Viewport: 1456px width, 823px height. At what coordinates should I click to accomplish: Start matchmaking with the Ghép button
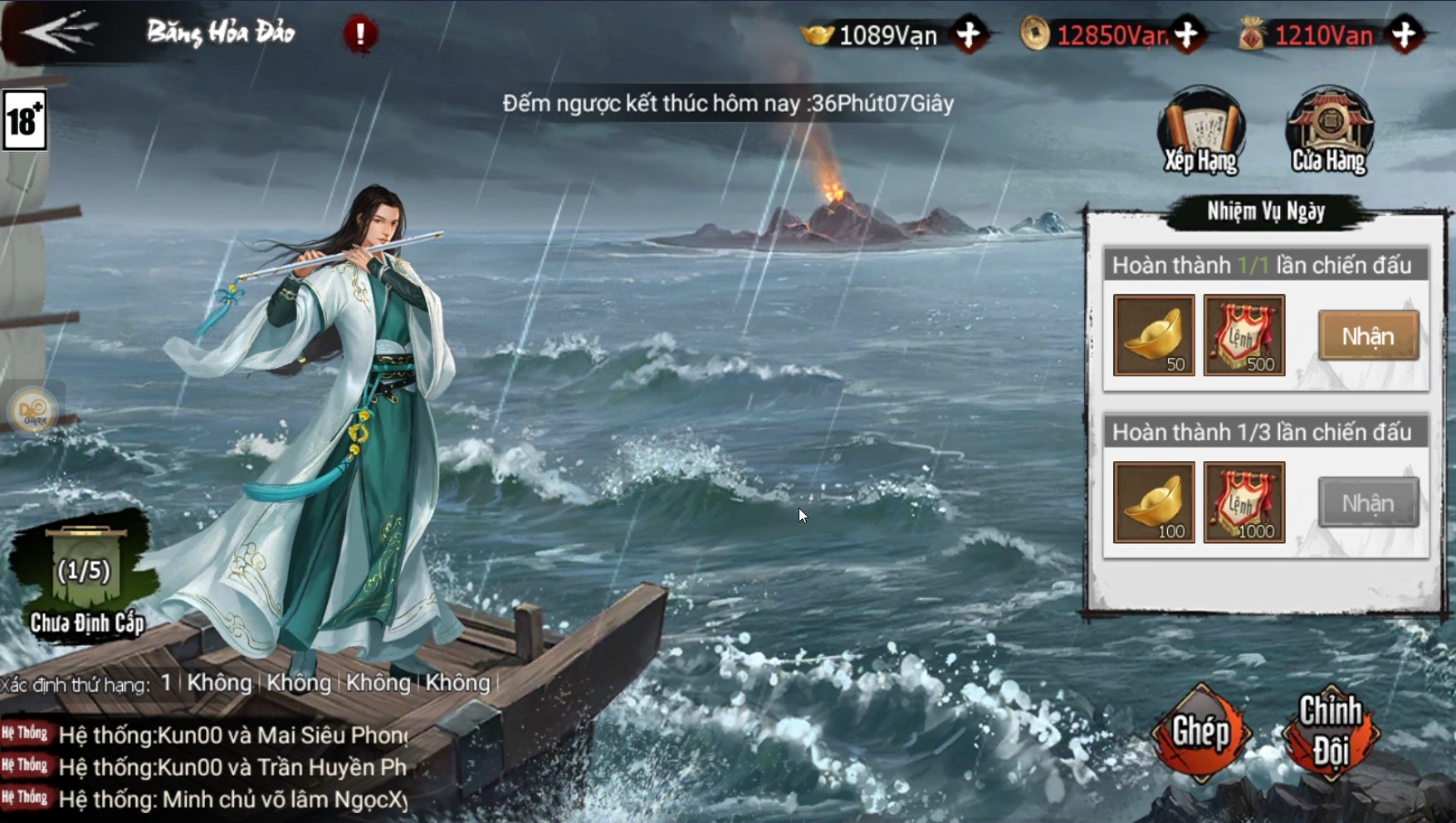coord(1200,732)
